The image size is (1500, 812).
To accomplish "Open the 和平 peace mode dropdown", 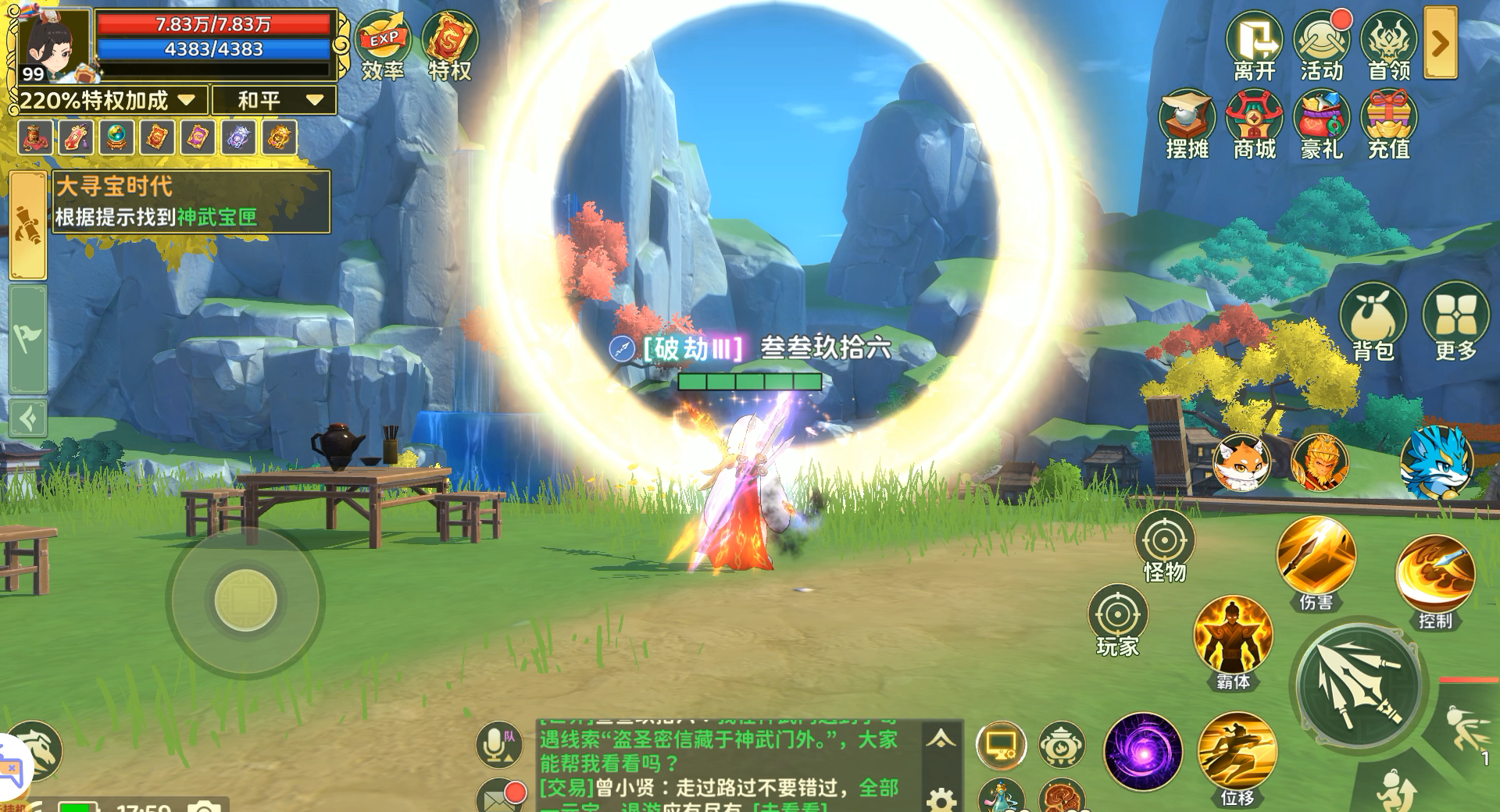I will point(275,100).
